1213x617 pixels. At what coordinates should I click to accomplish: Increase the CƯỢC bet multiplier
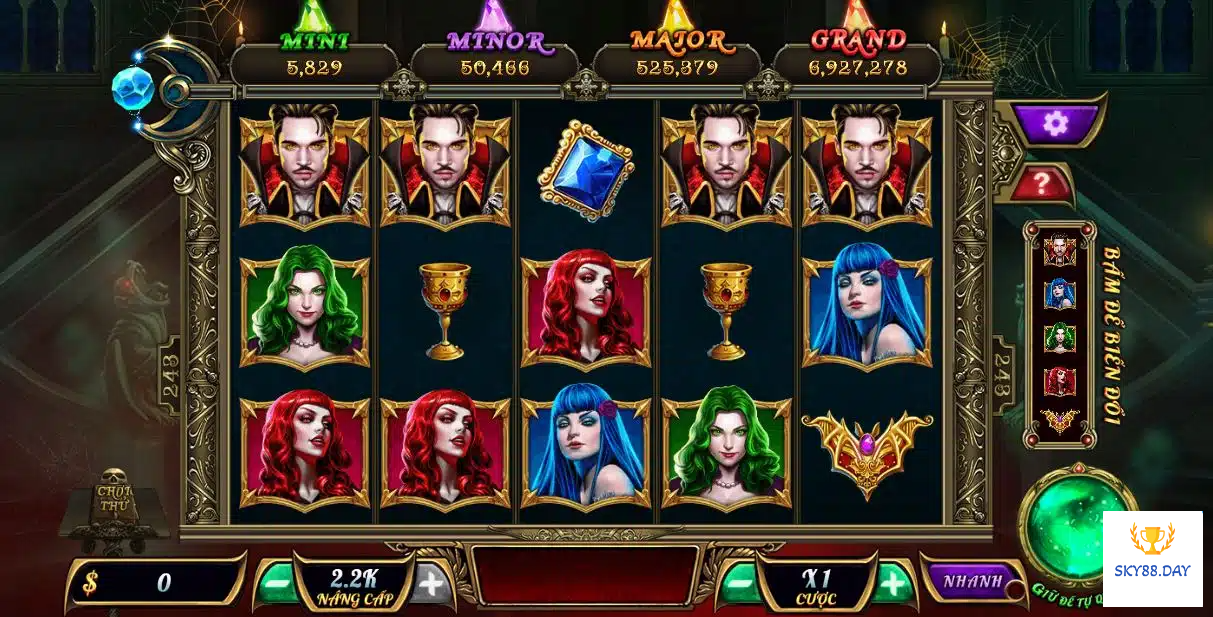point(893,581)
